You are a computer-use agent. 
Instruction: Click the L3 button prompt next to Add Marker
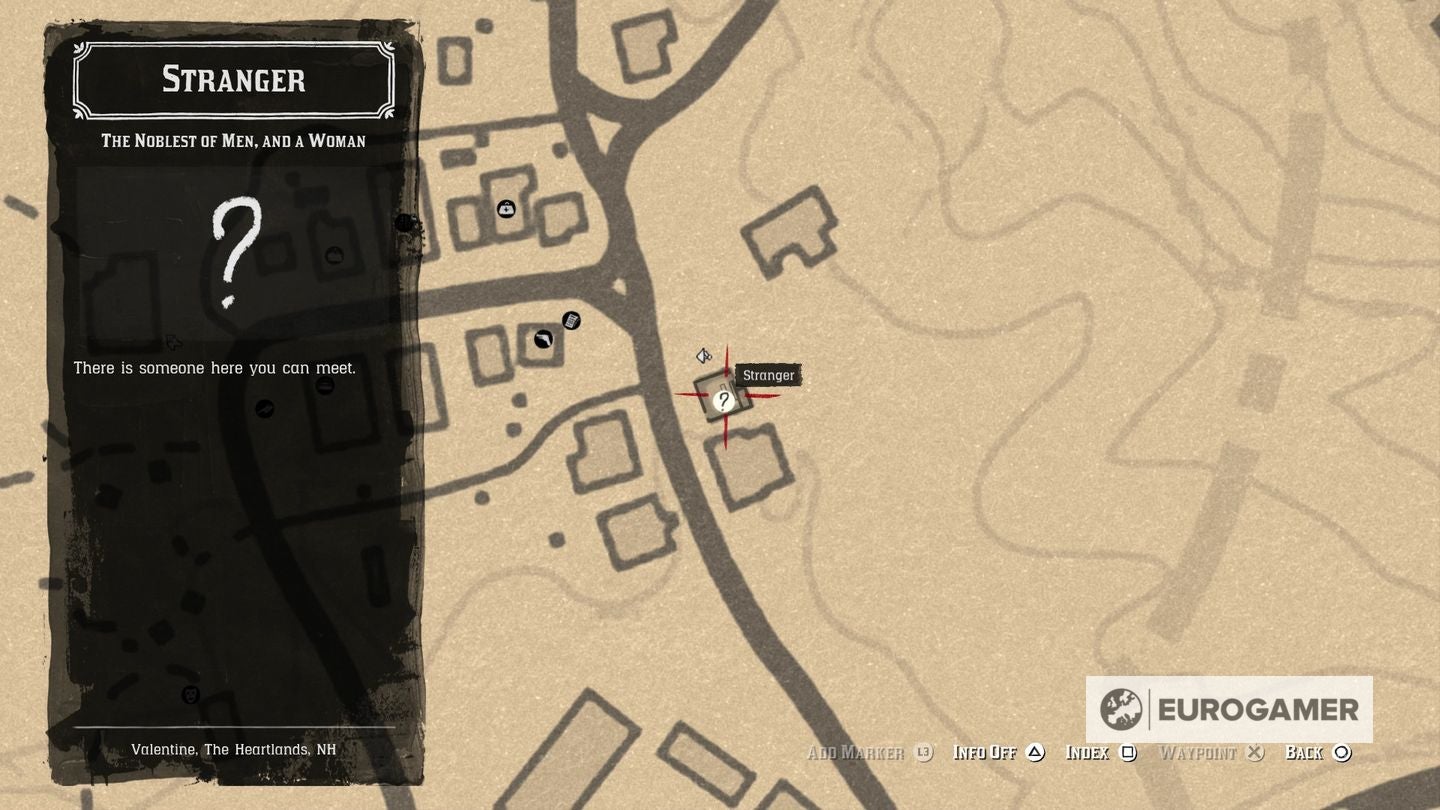pos(921,752)
